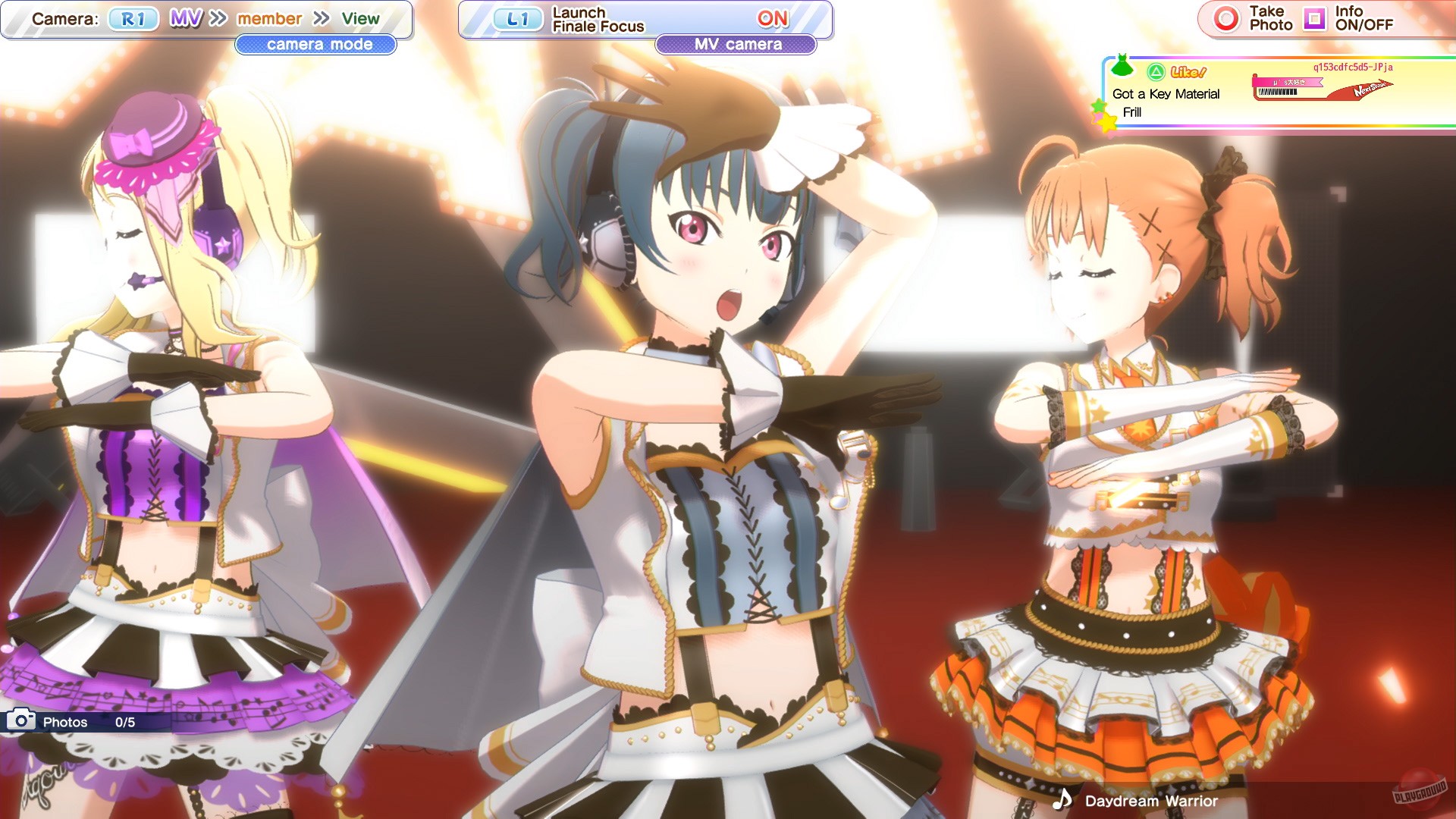Open the View option in camera settings
The height and width of the screenshot is (819, 1456).
[361, 17]
